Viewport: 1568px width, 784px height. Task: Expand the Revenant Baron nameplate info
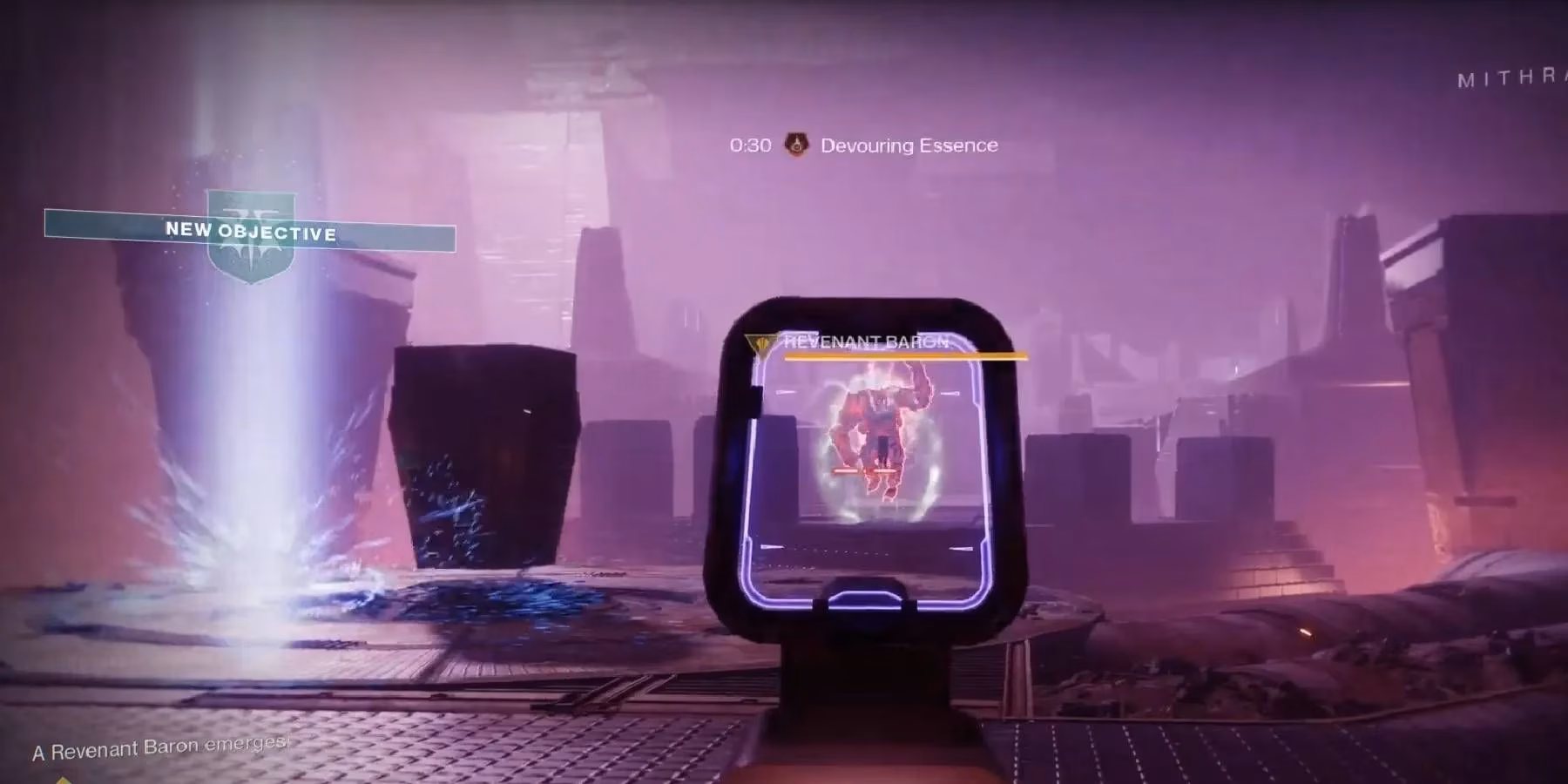(x=865, y=343)
